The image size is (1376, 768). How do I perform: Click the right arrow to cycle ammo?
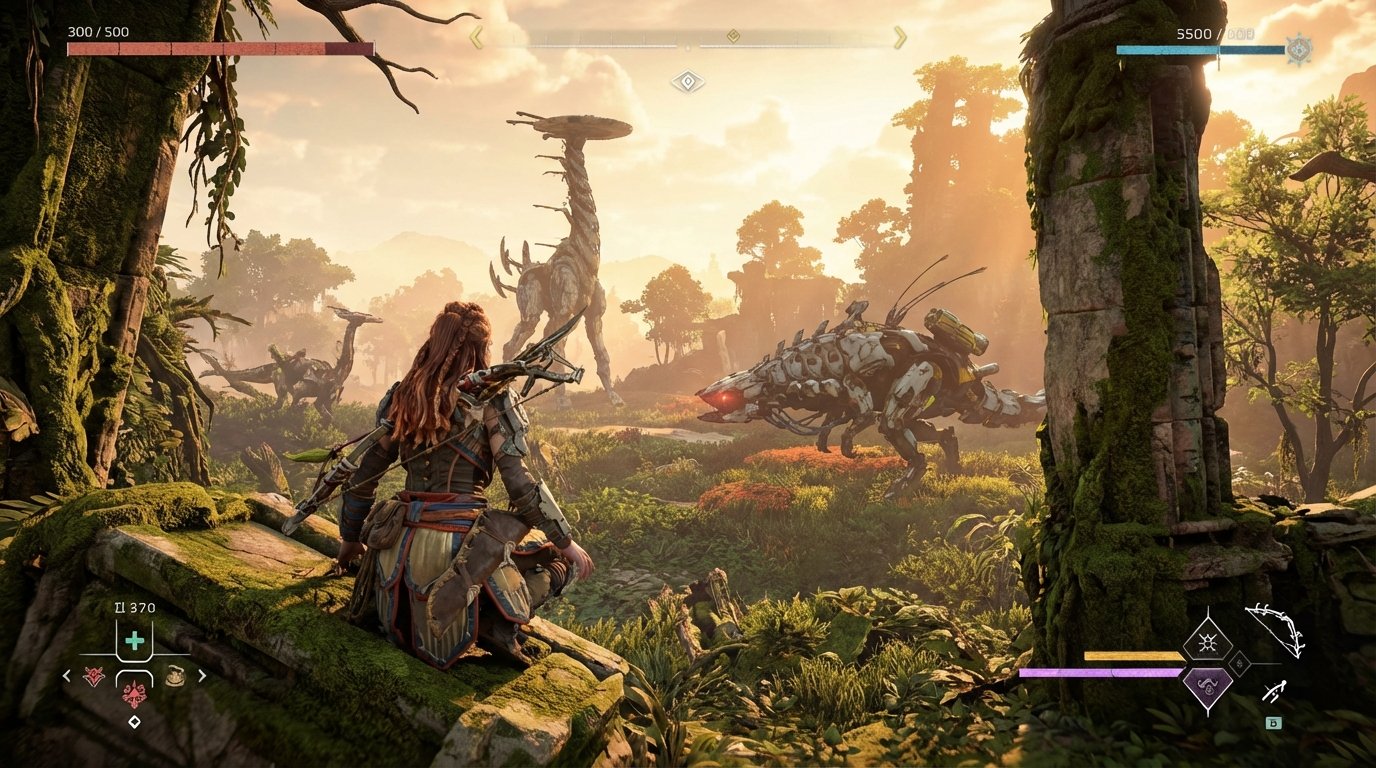(202, 675)
